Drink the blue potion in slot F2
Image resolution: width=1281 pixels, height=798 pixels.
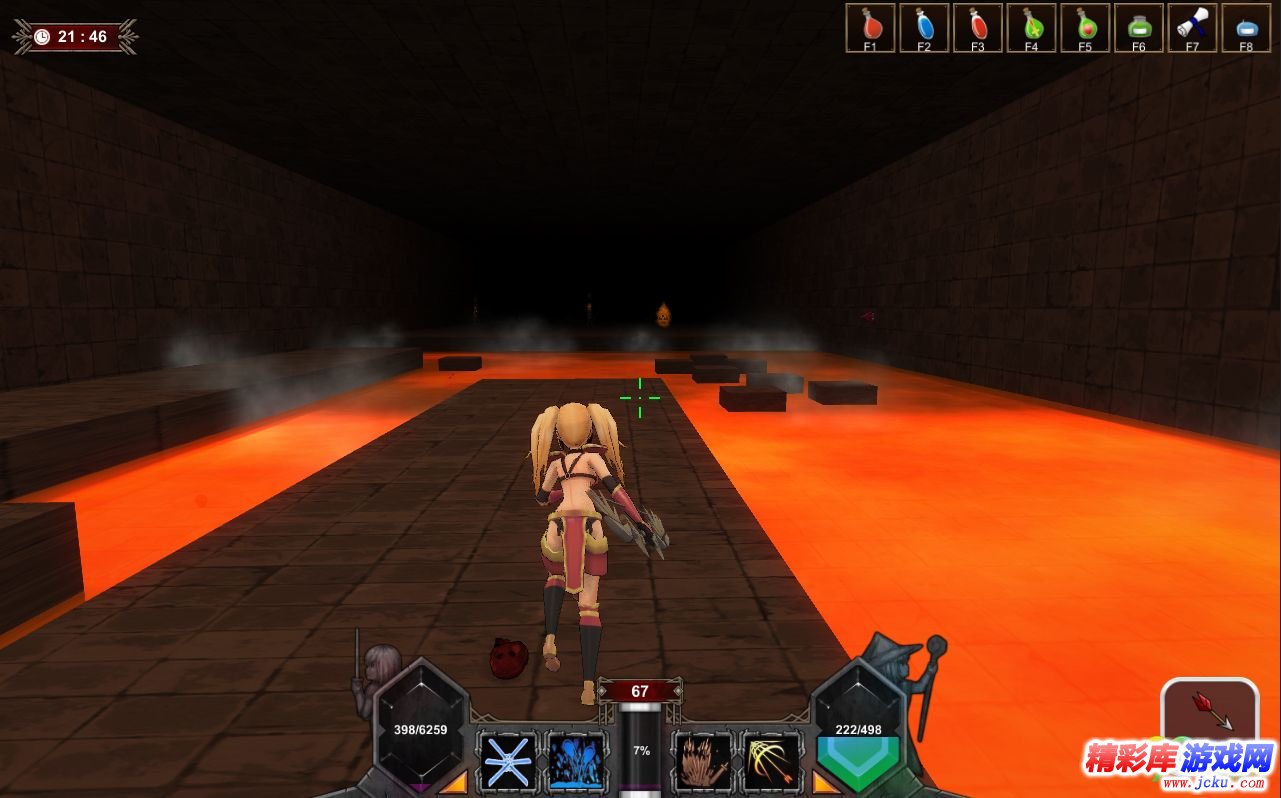(924, 27)
